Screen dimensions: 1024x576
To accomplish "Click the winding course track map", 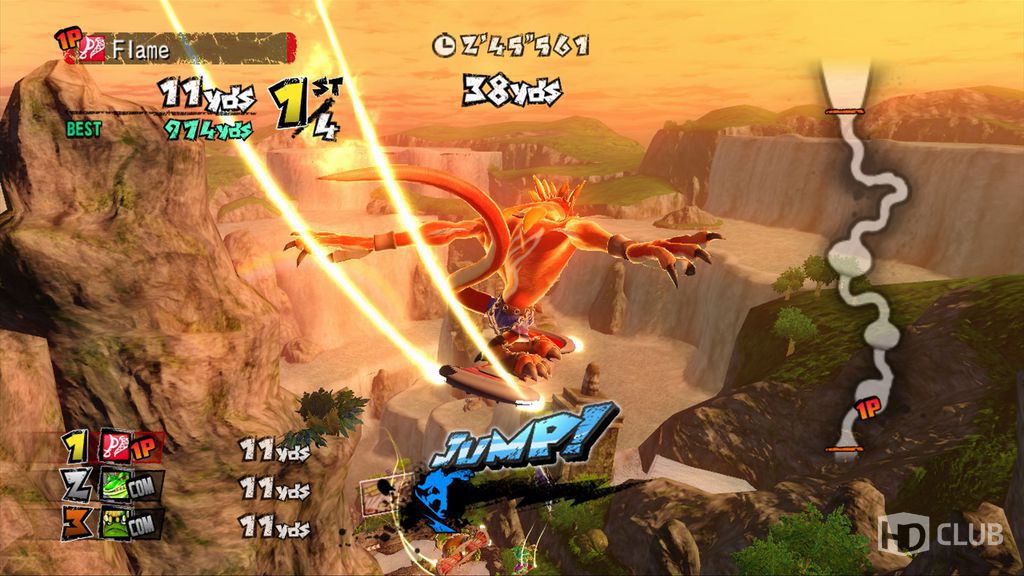I will [858, 260].
